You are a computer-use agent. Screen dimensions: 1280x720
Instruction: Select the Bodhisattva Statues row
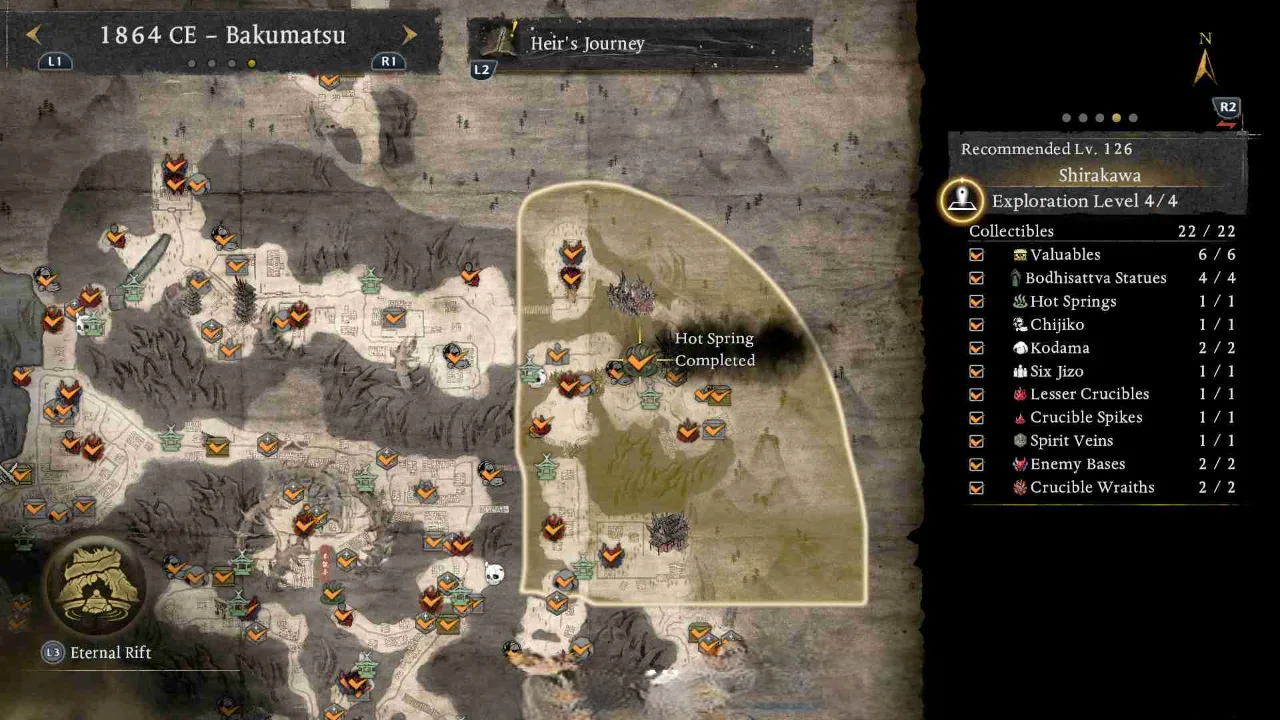[1100, 278]
